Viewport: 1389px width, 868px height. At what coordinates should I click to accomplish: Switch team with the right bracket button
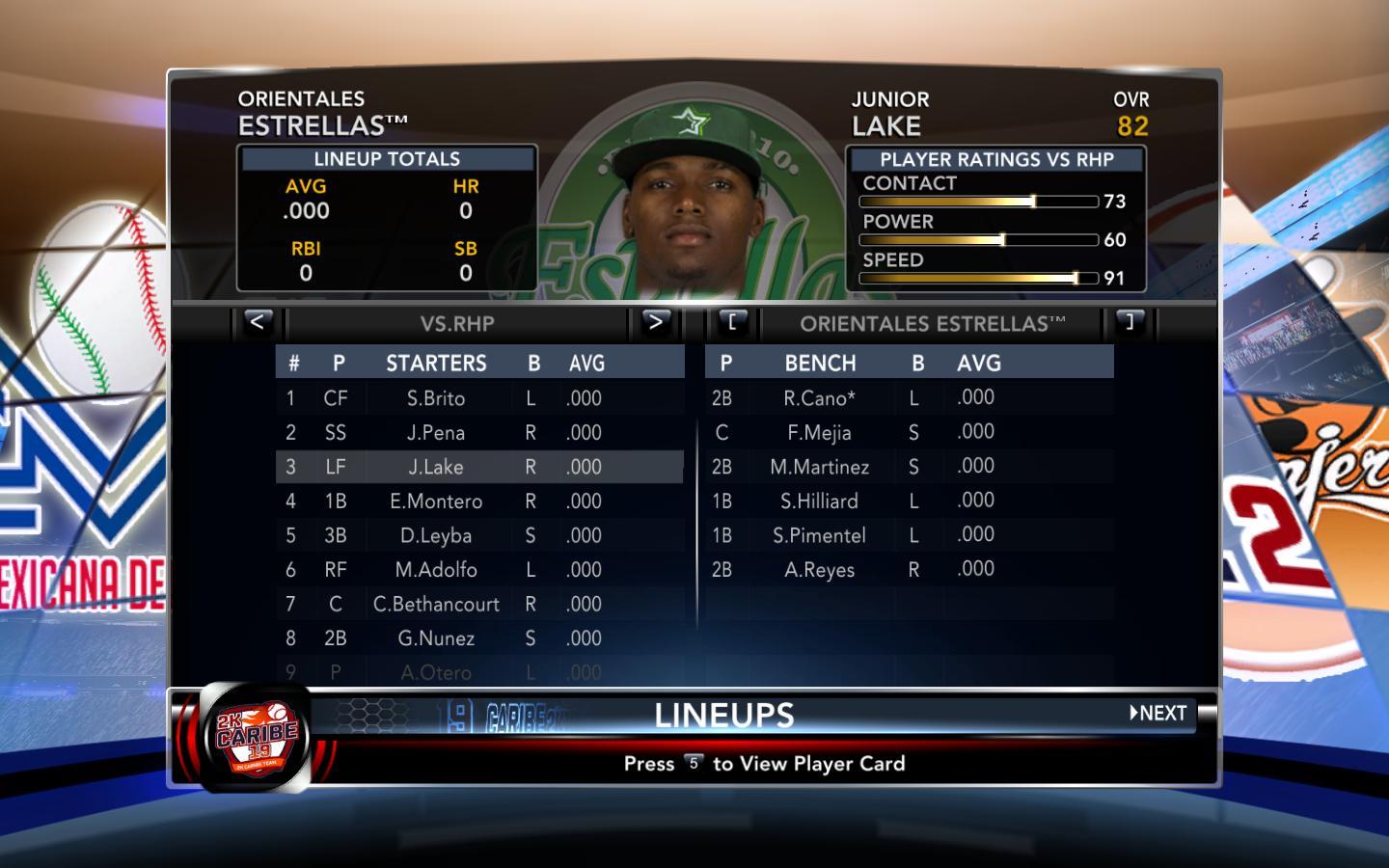[x=1130, y=323]
